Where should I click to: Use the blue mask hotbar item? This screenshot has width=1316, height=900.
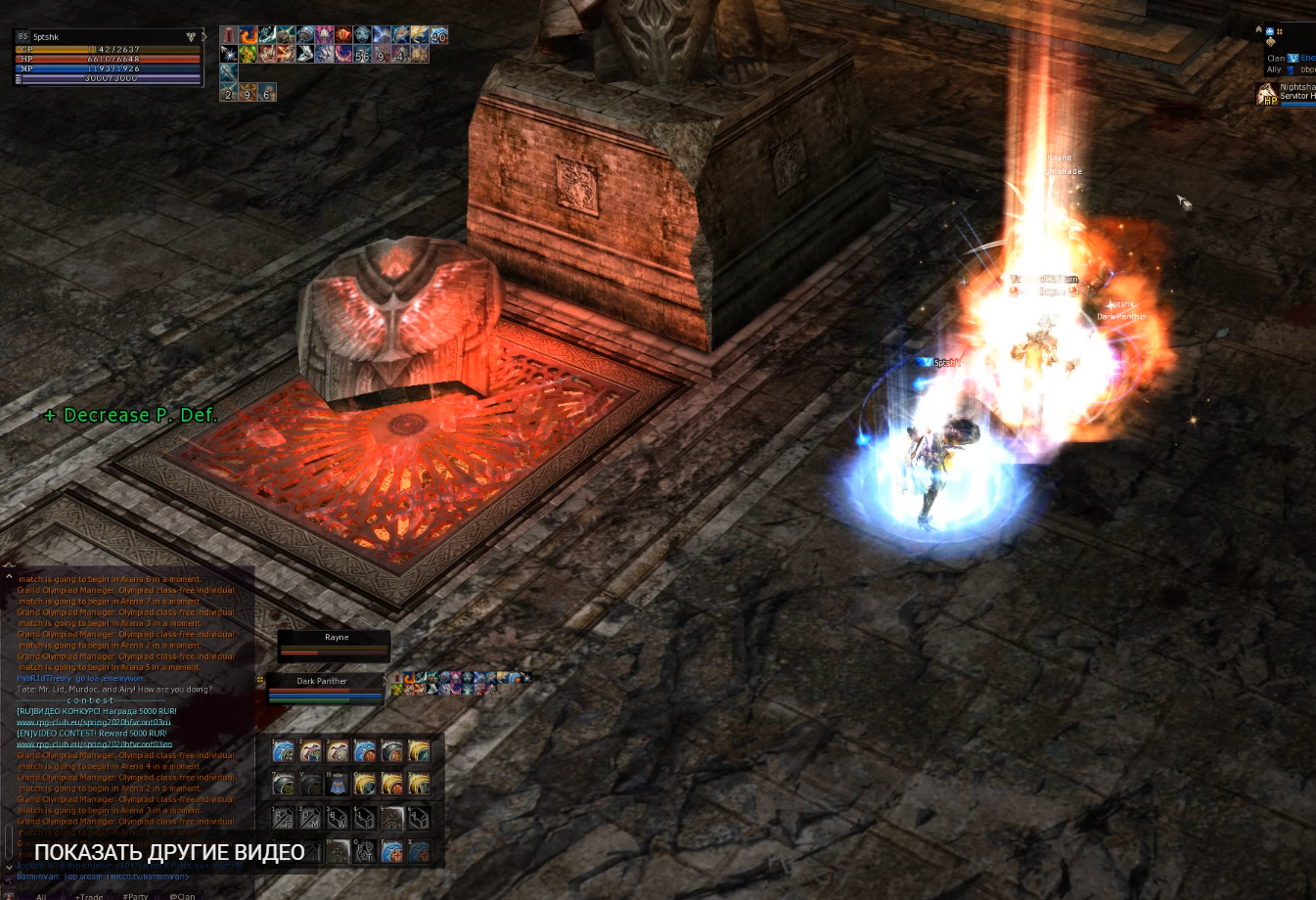[338, 785]
